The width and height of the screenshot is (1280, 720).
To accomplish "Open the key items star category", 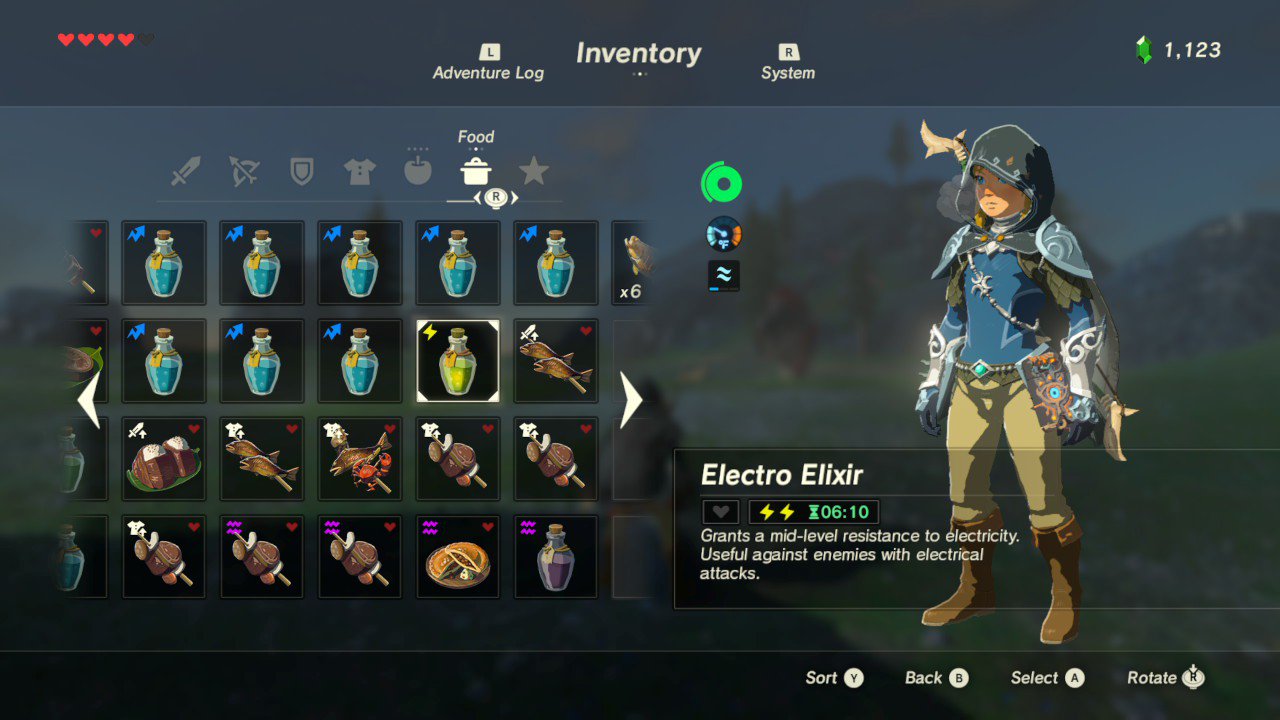I will [535, 170].
